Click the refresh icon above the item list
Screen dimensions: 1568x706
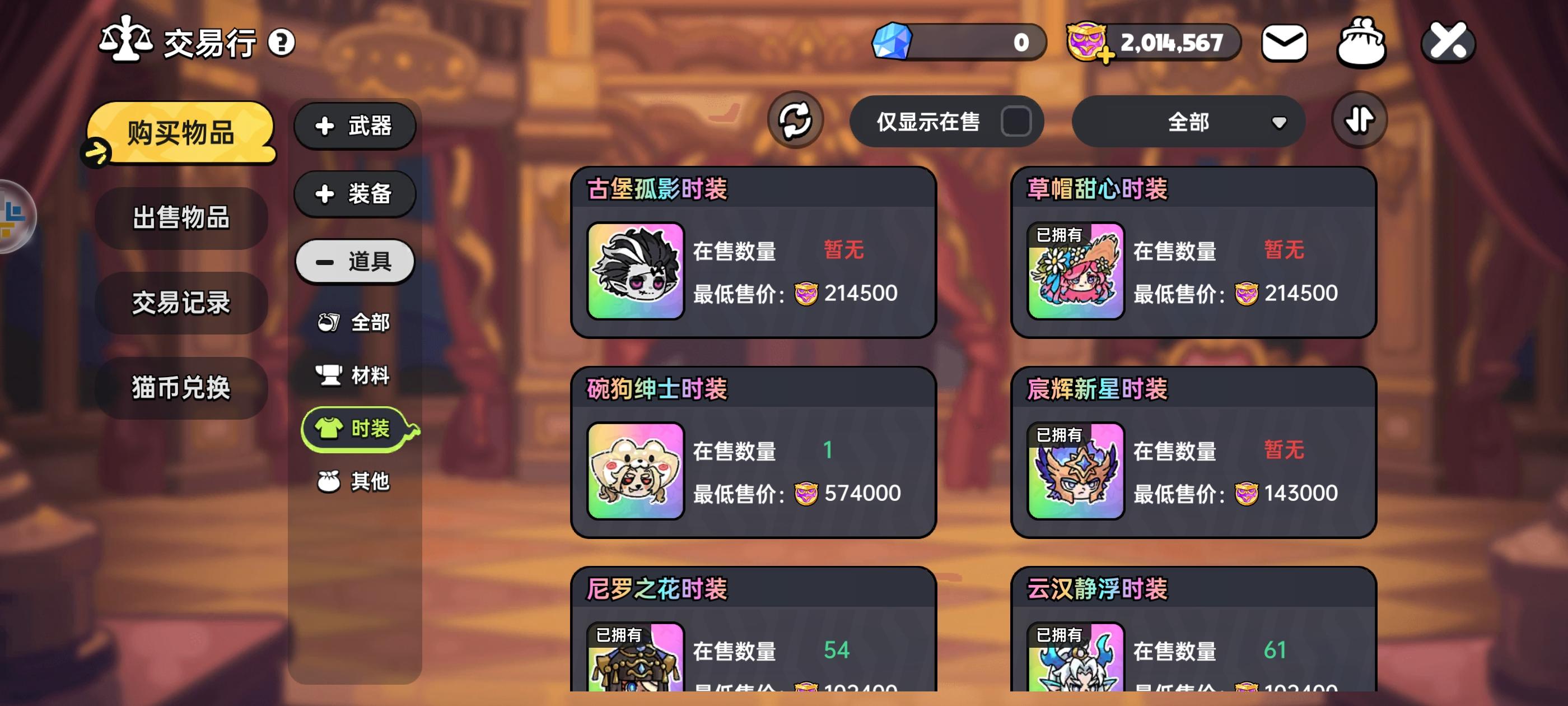tap(797, 121)
